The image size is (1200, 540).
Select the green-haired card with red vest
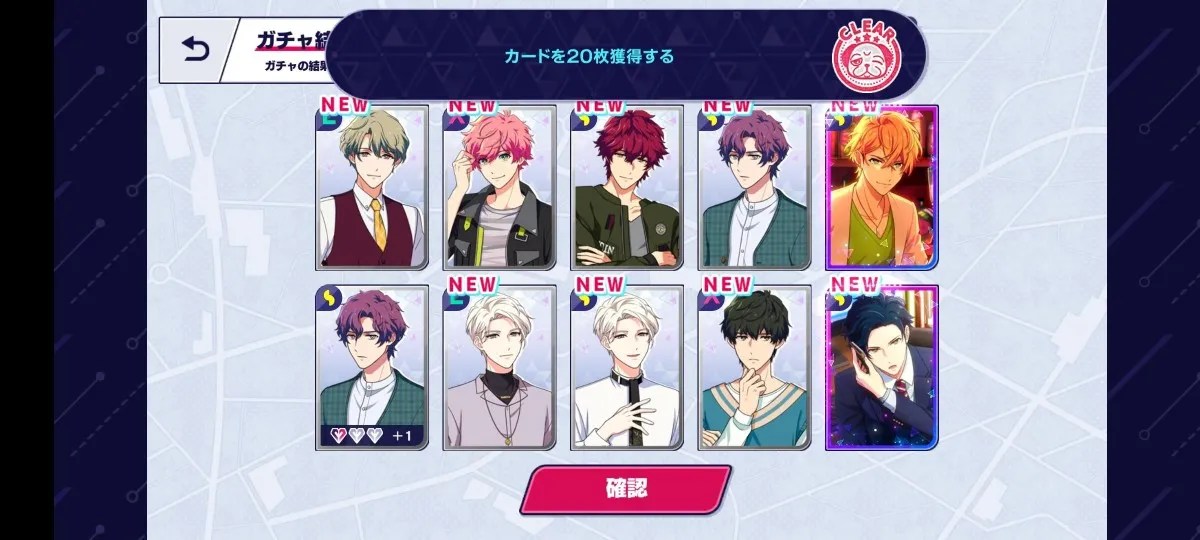click(372, 188)
